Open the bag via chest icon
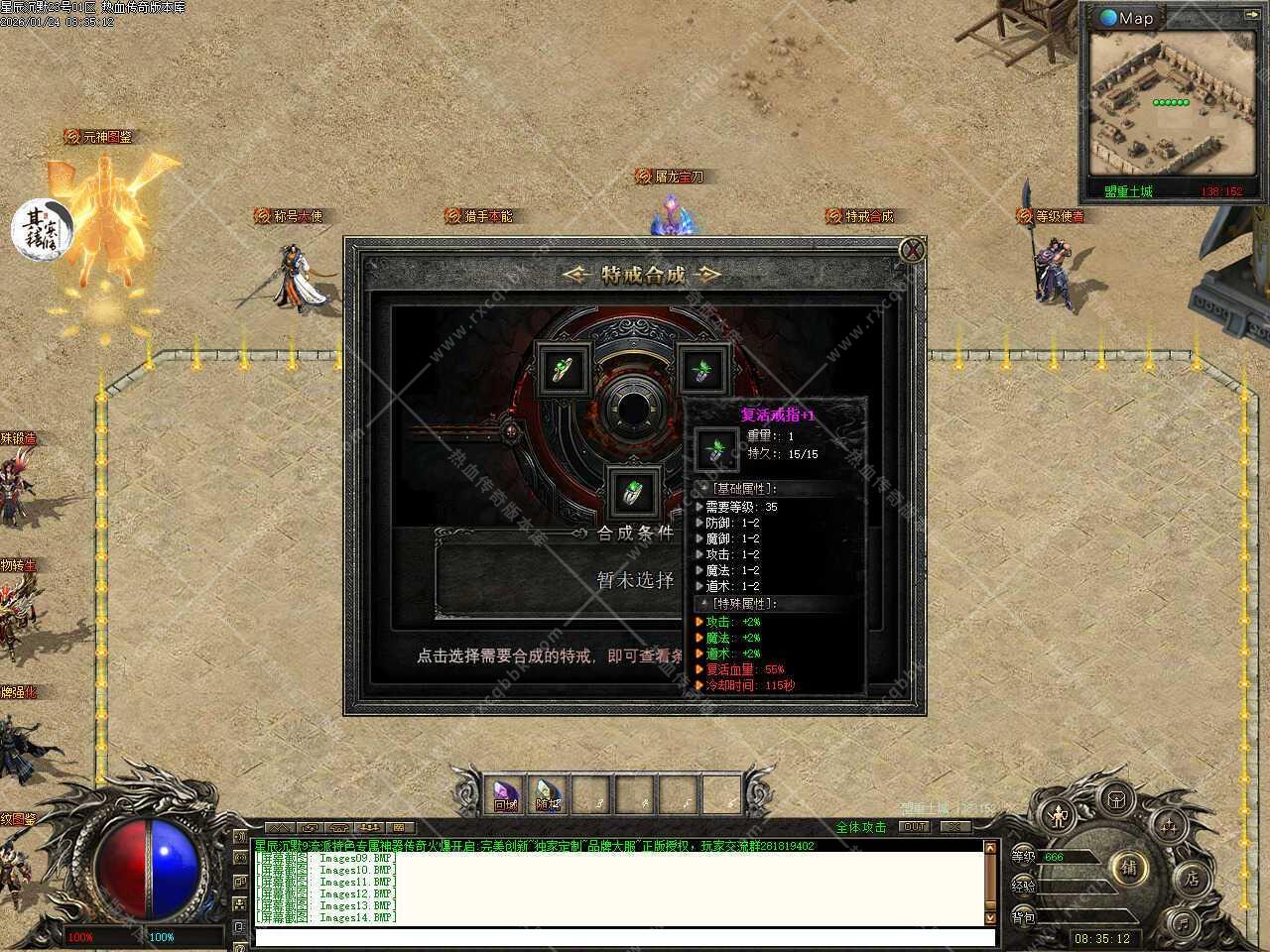This screenshot has width=1270, height=952. (x=1117, y=798)
